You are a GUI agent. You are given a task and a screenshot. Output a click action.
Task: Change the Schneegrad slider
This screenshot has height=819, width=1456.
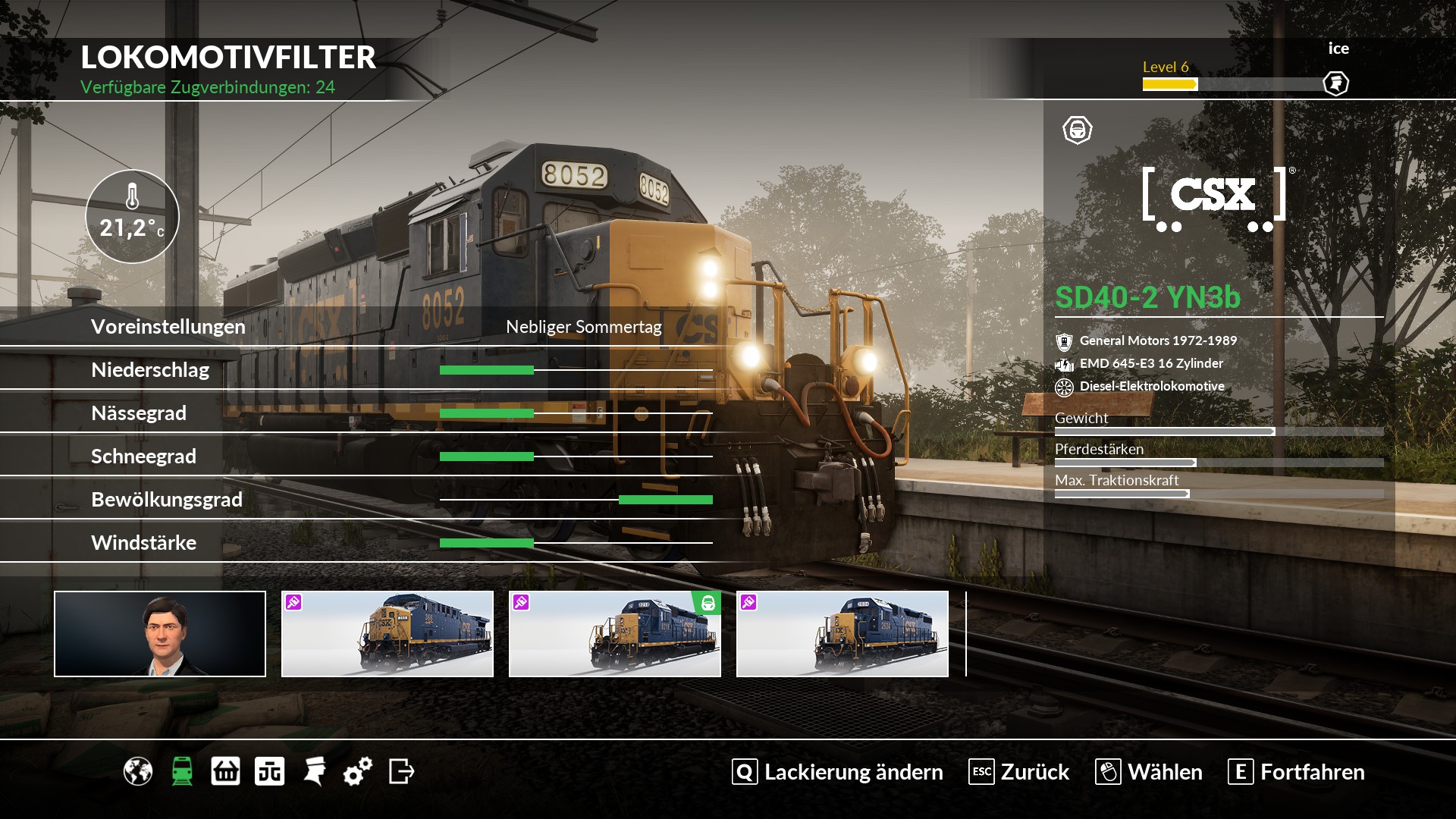[x=534, y=457]
